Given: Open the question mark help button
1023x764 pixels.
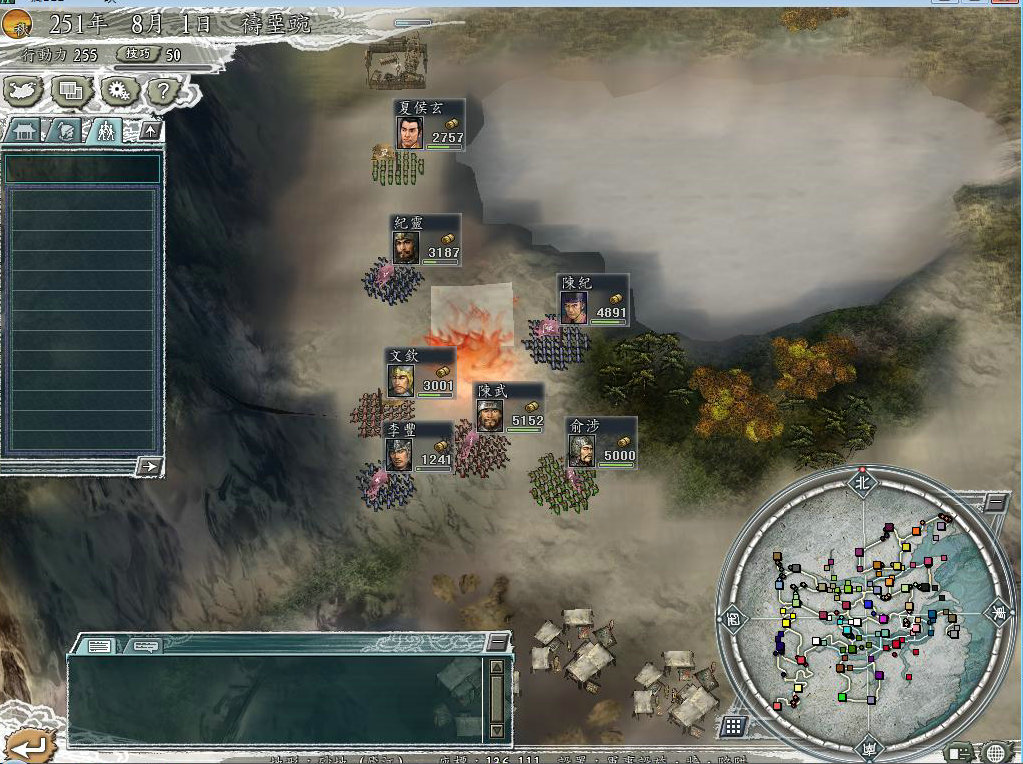Looking at the screenshot, I should pos(164,91).
